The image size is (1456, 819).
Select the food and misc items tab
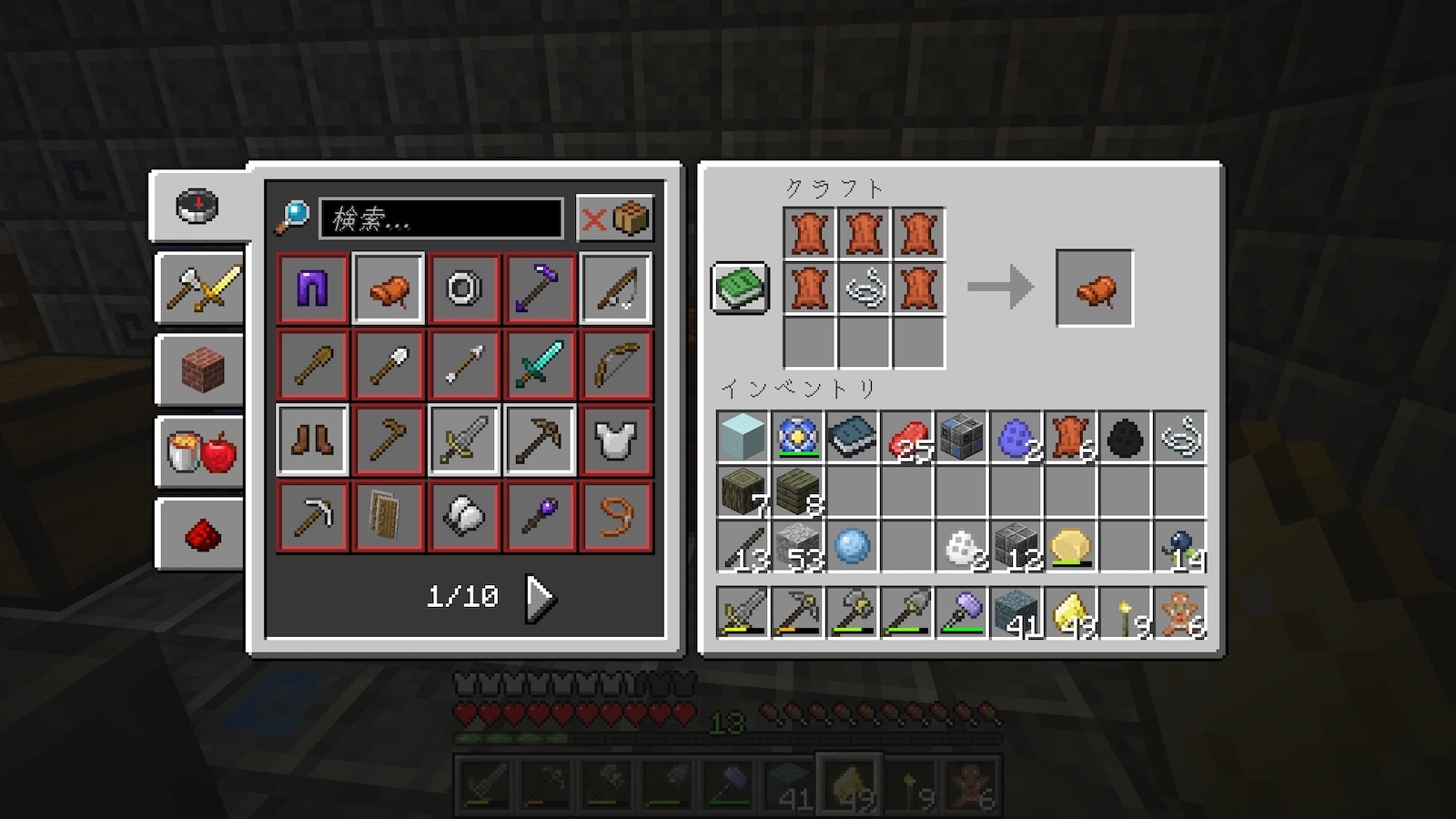click(x=201, y=452)
